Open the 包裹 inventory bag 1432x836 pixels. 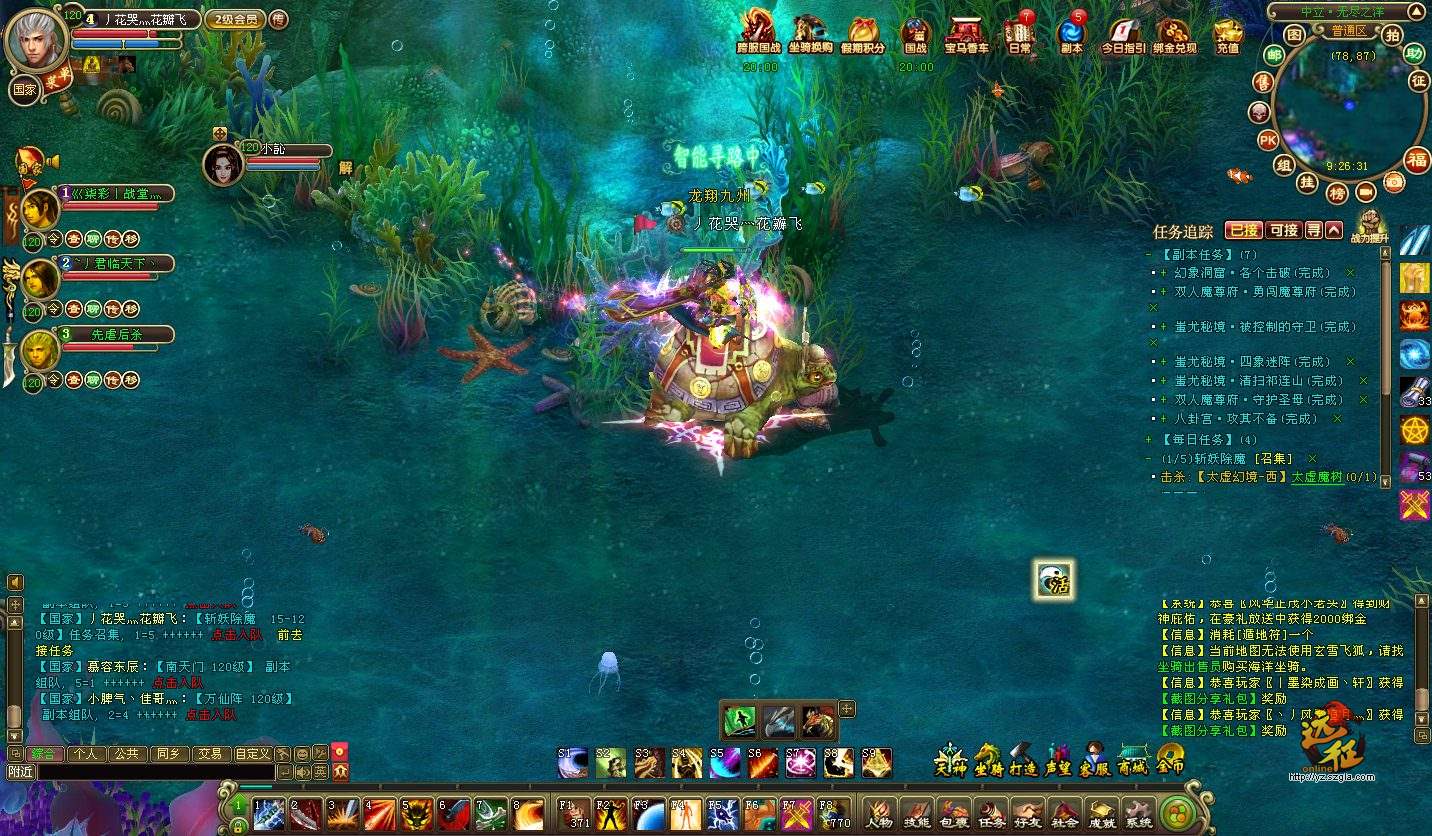956,813
